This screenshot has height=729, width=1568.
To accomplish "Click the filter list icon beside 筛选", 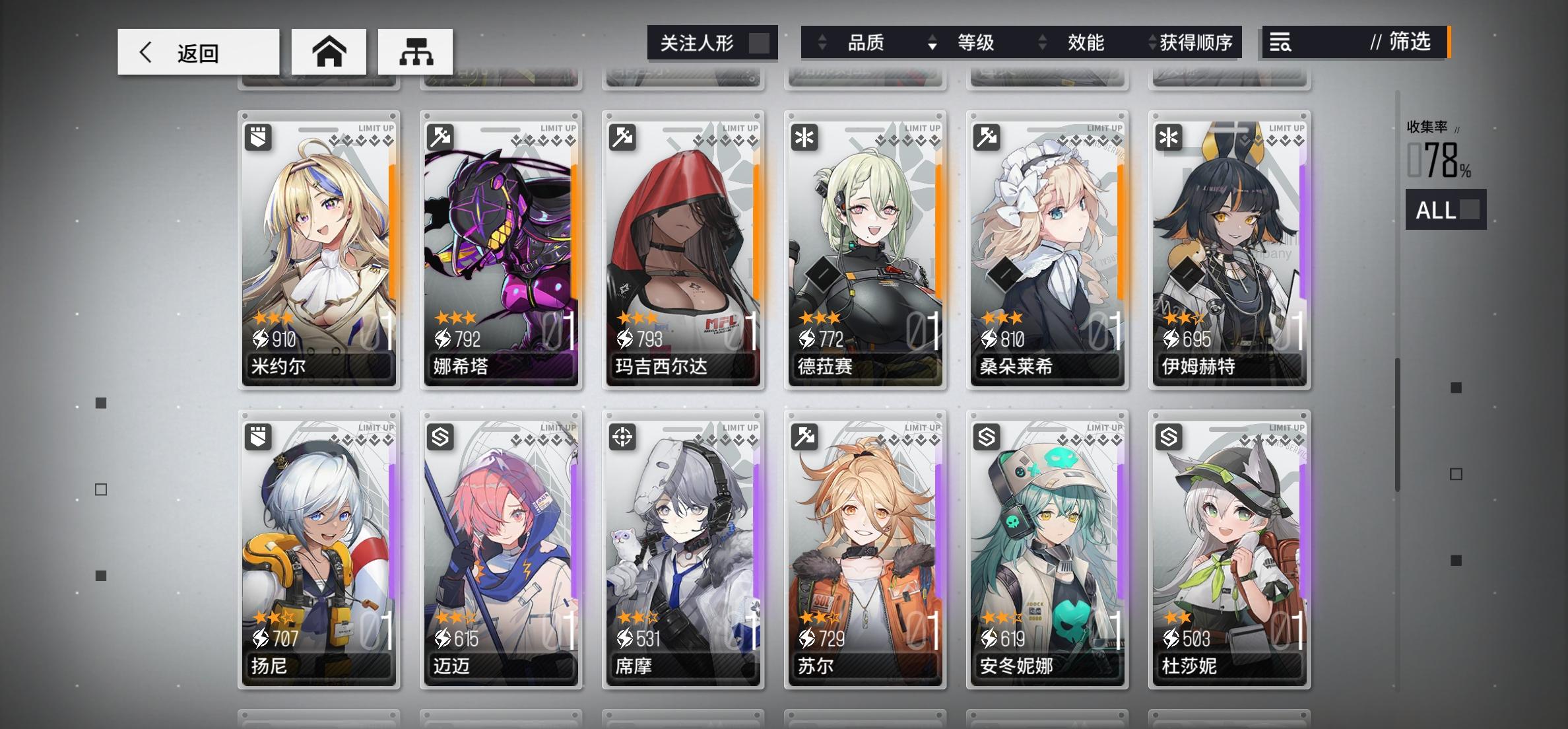I will pos(1280,44).
